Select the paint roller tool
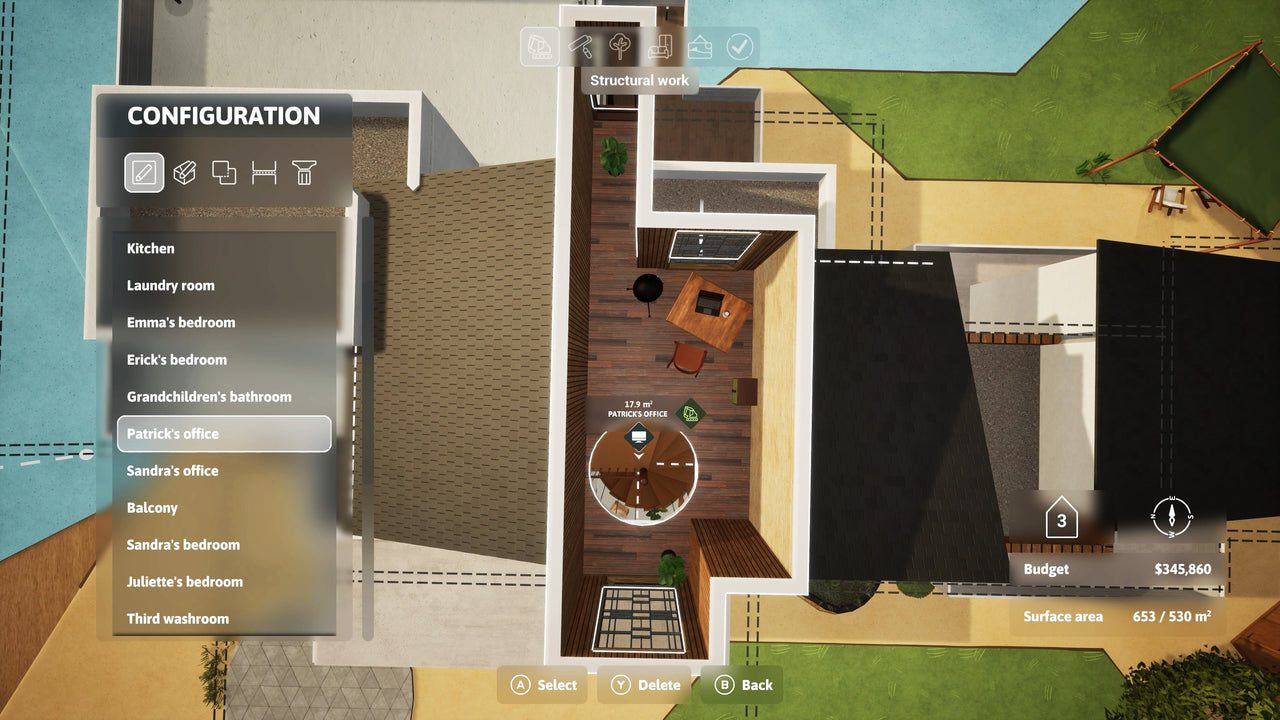1280x720 pixels. 579,47
